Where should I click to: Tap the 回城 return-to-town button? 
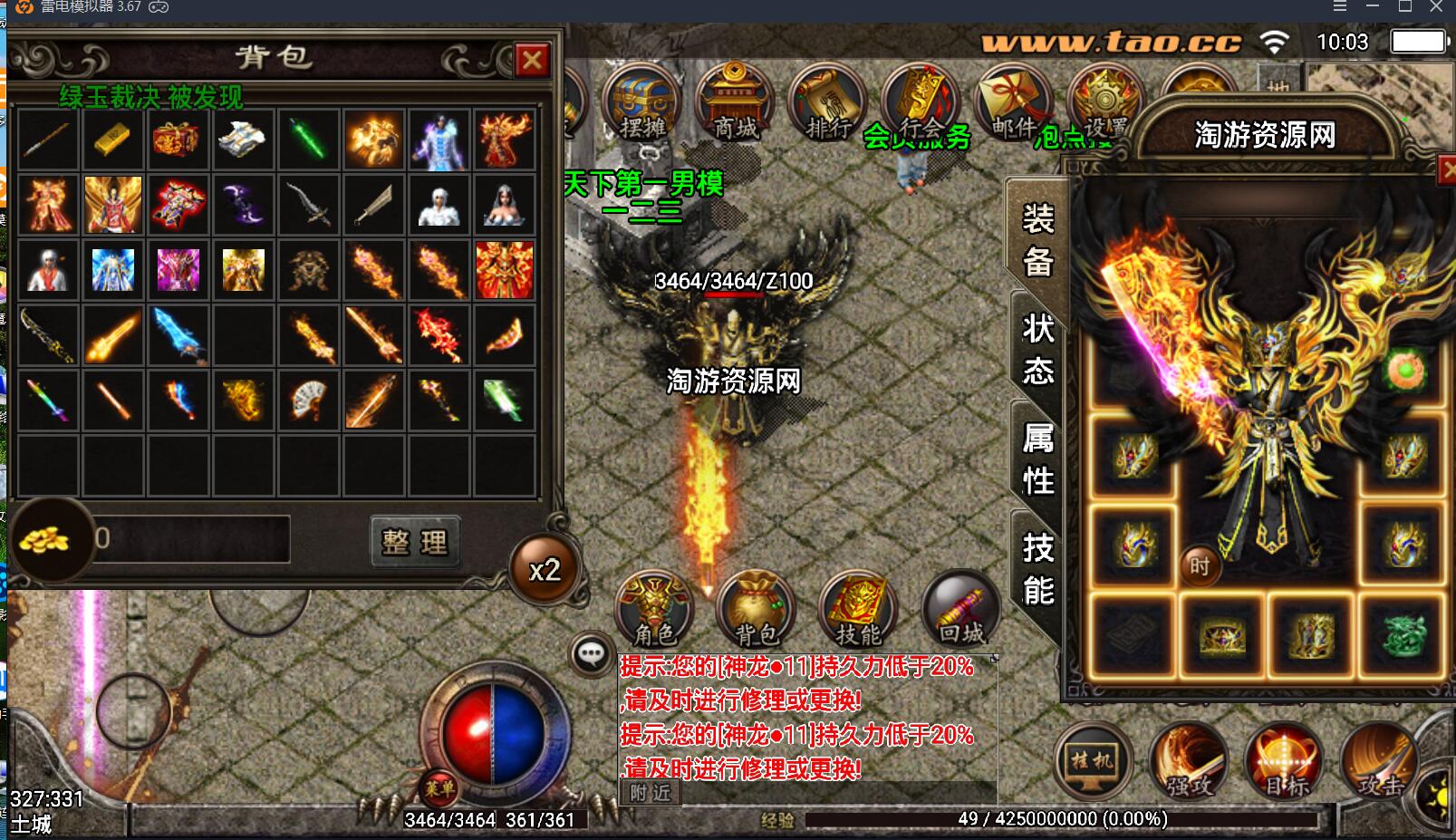960,609
